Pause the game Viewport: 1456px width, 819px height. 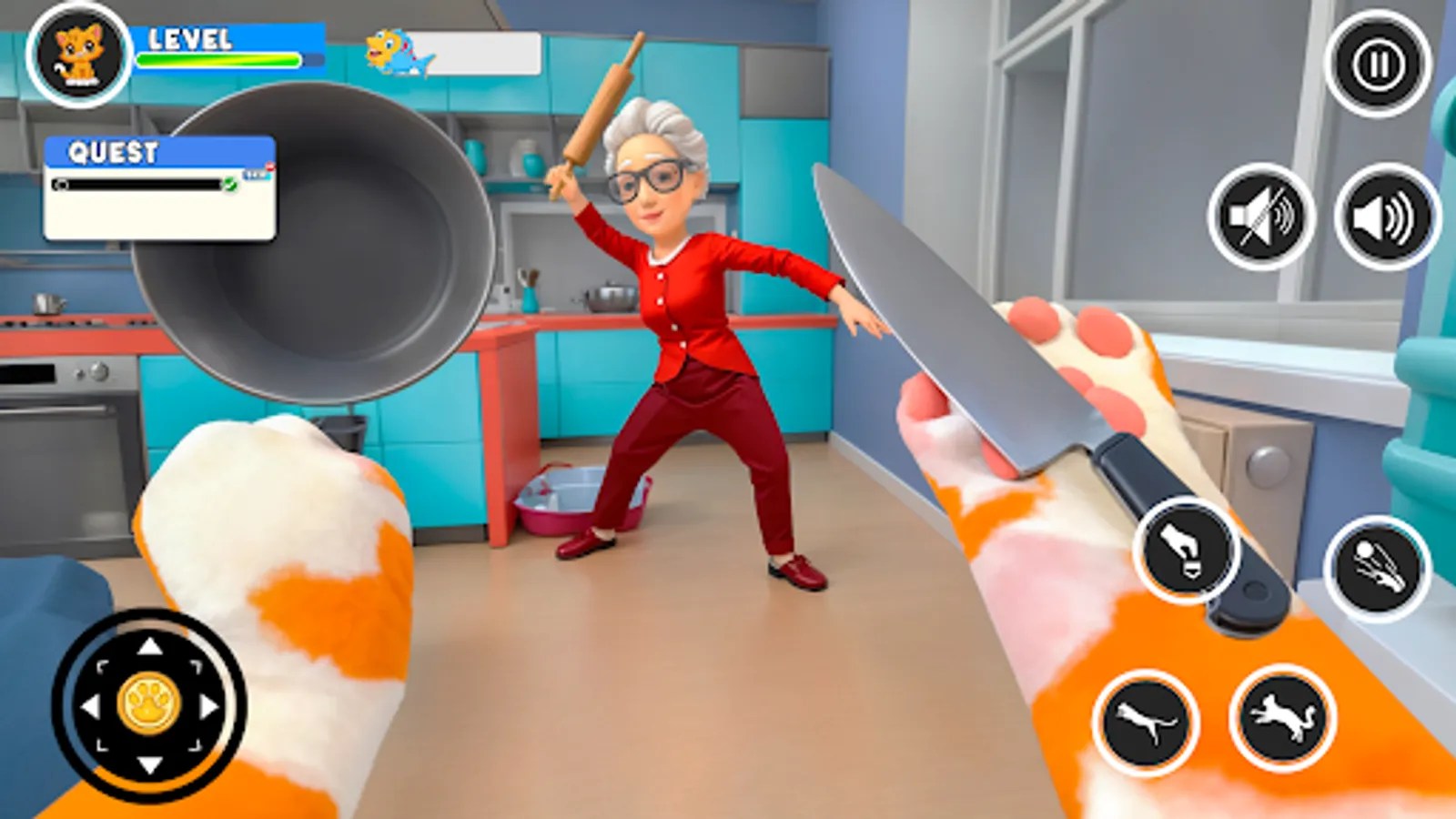(1377, 65)
